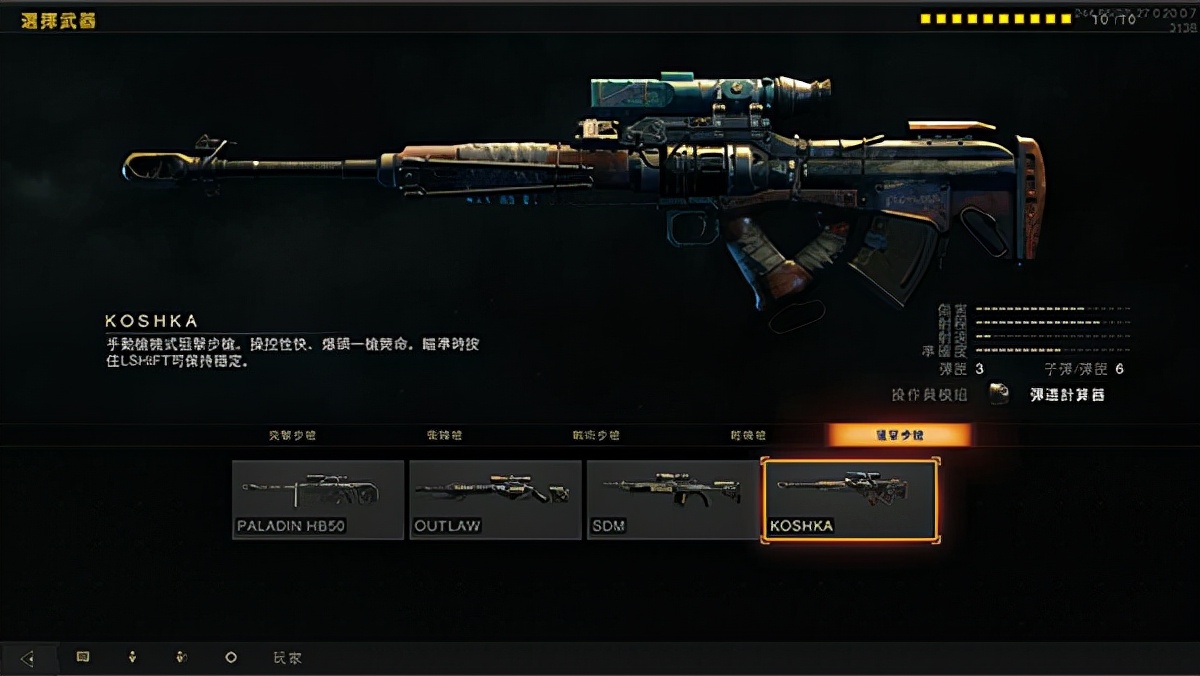Choose the Outlaw weapon card

(x=495, y=499)
